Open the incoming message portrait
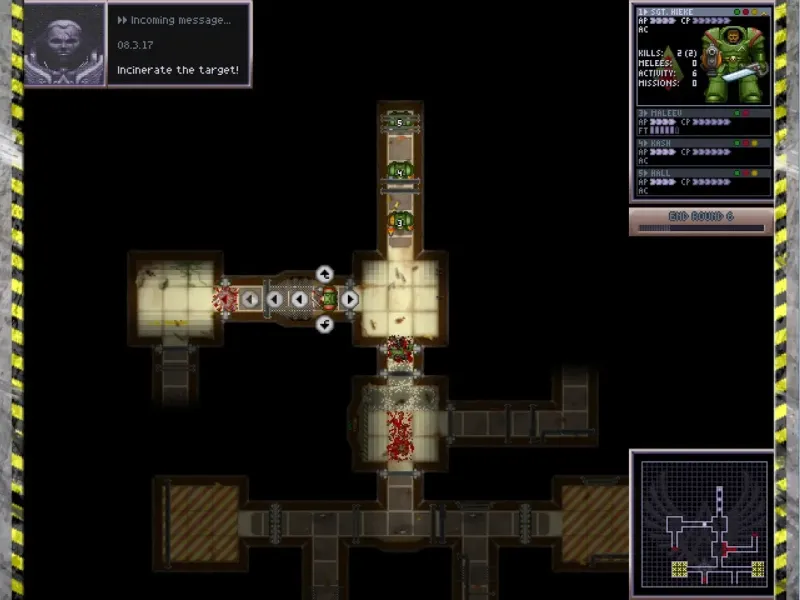The height and width of the screenshot is (600, 800). (x=65, y=44)
